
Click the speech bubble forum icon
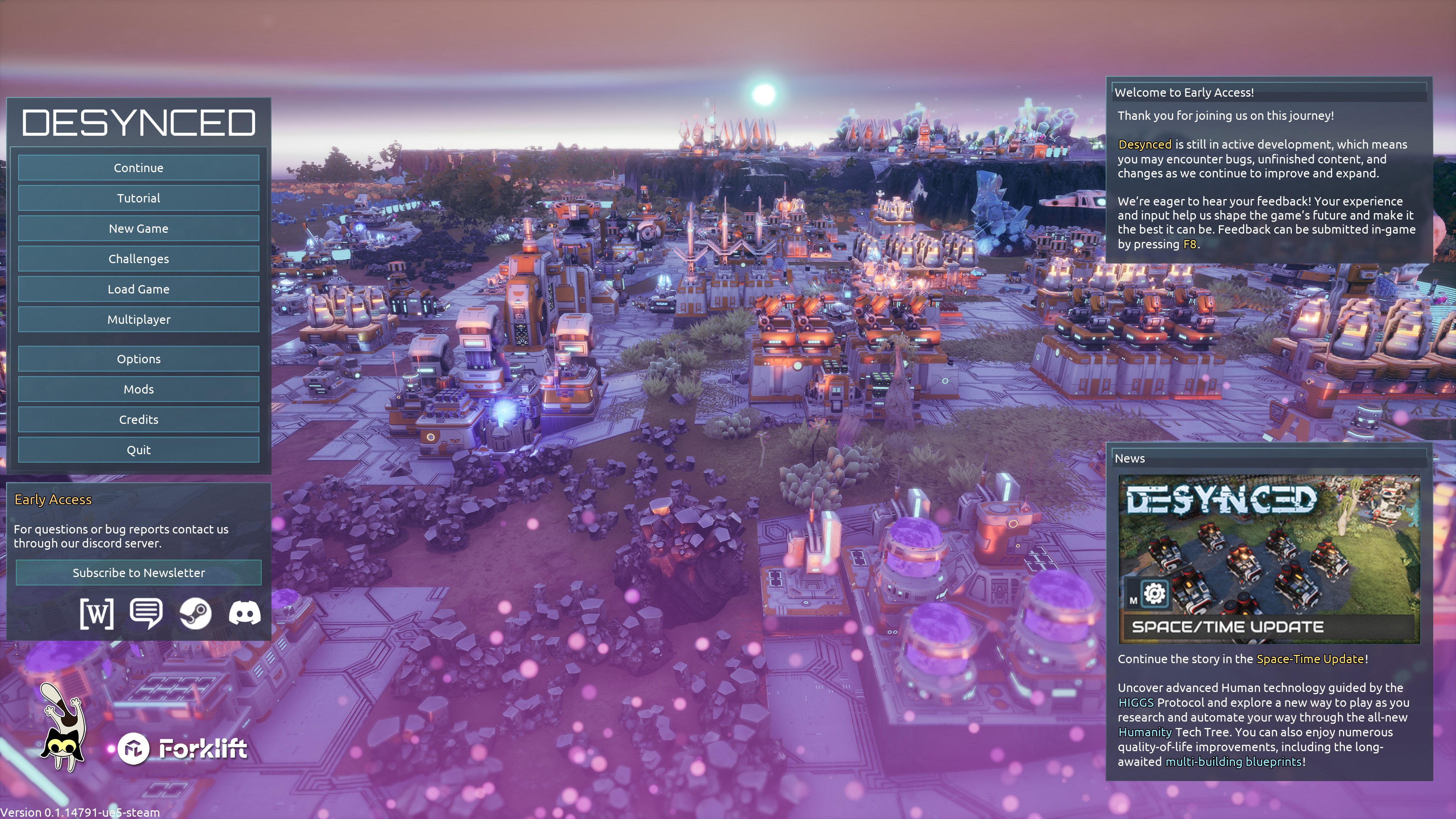(x=146, y=613)
